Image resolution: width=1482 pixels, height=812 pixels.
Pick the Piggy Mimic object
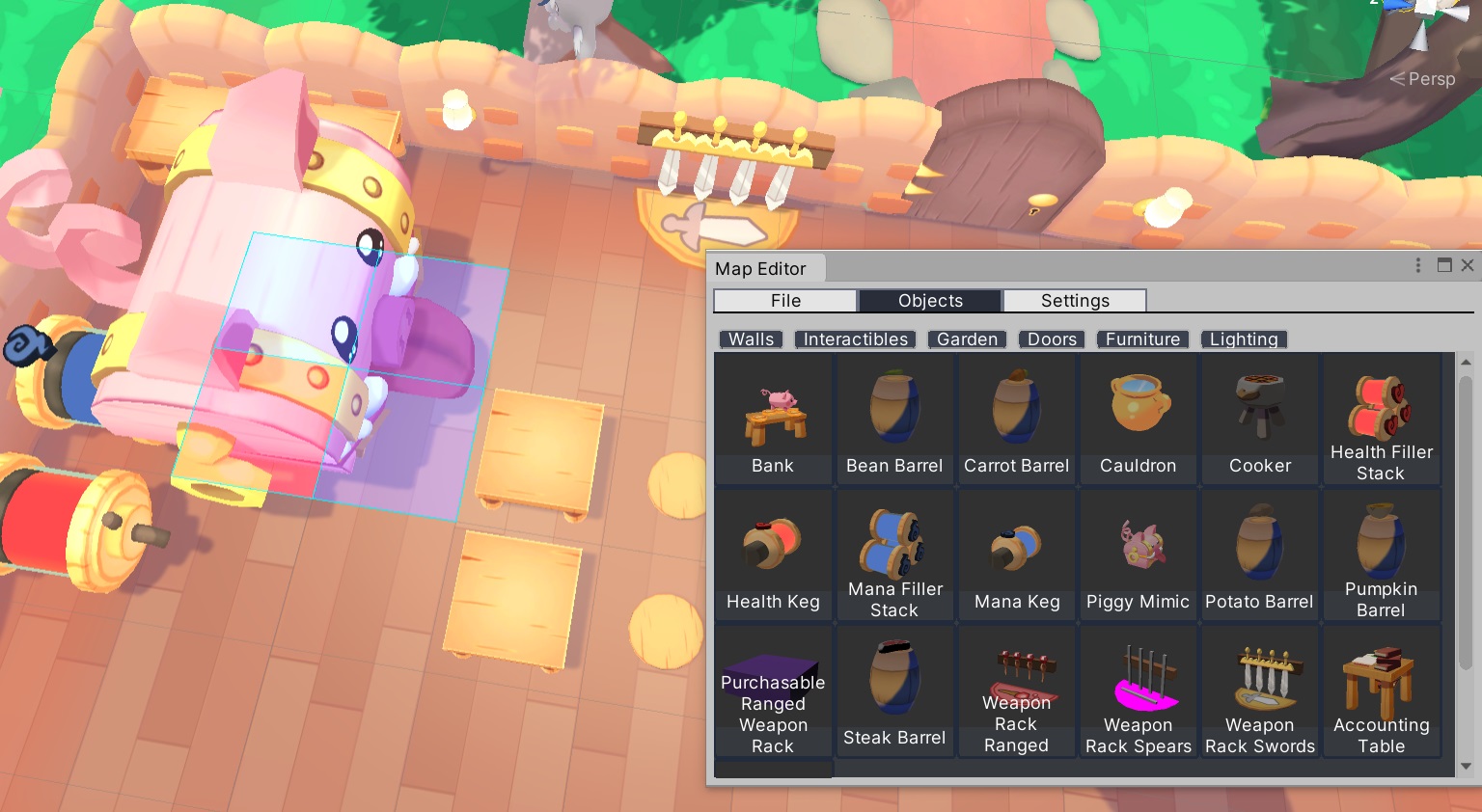(x=1139, y=555)
